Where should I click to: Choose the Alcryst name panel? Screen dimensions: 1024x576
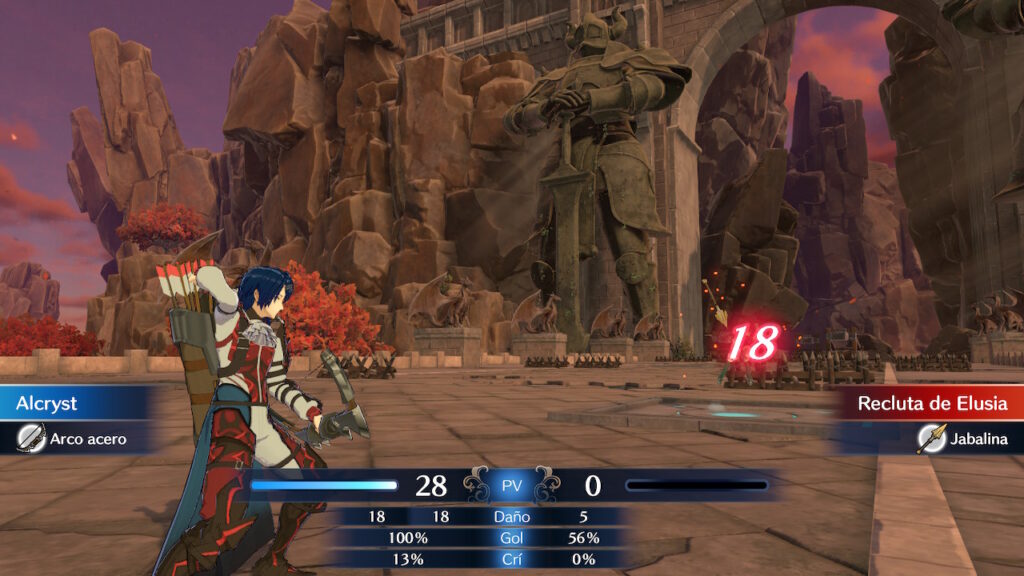80,404
